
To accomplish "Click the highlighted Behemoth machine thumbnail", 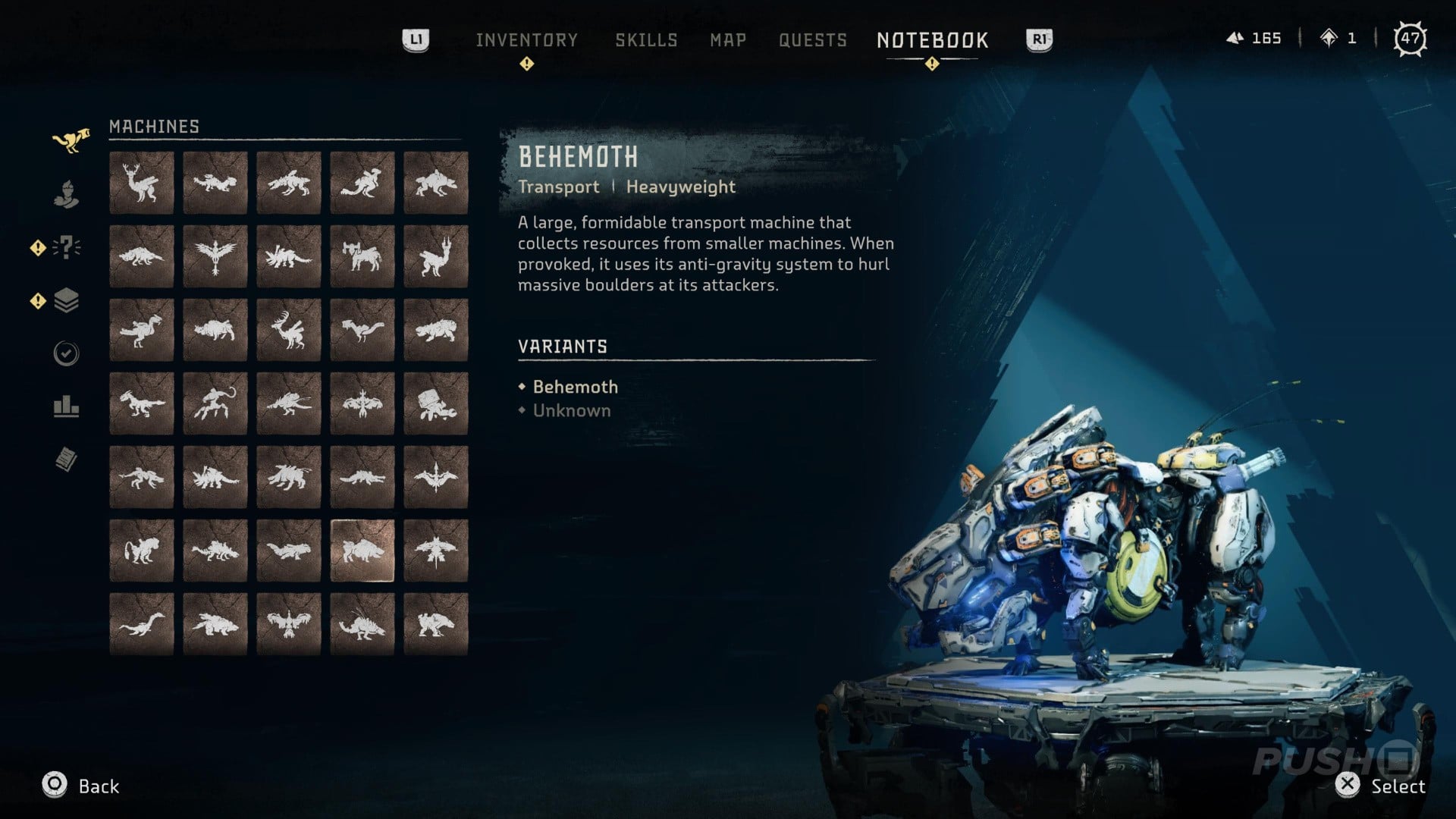I will [362, 550].
